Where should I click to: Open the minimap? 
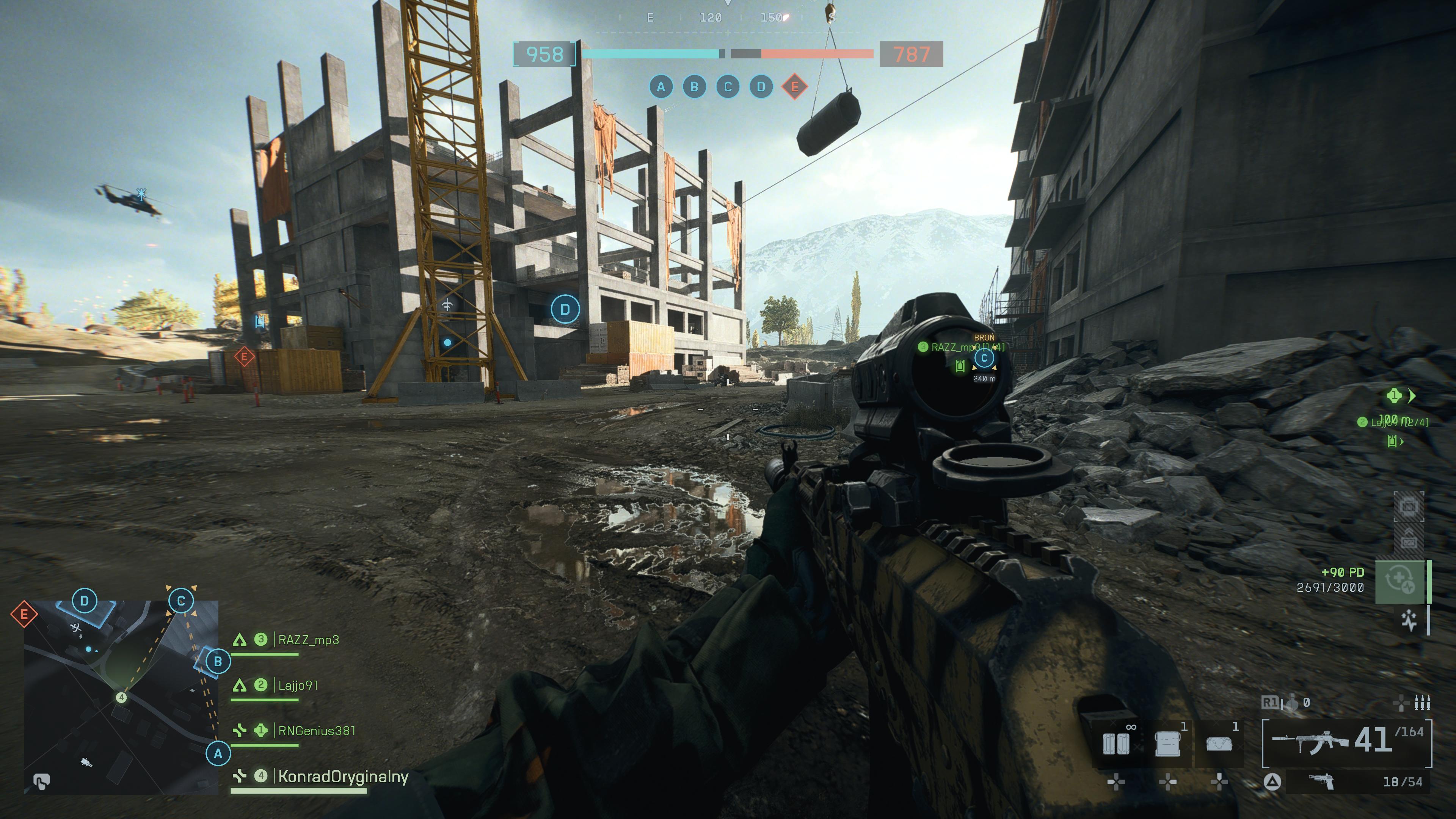coord(121,697)
